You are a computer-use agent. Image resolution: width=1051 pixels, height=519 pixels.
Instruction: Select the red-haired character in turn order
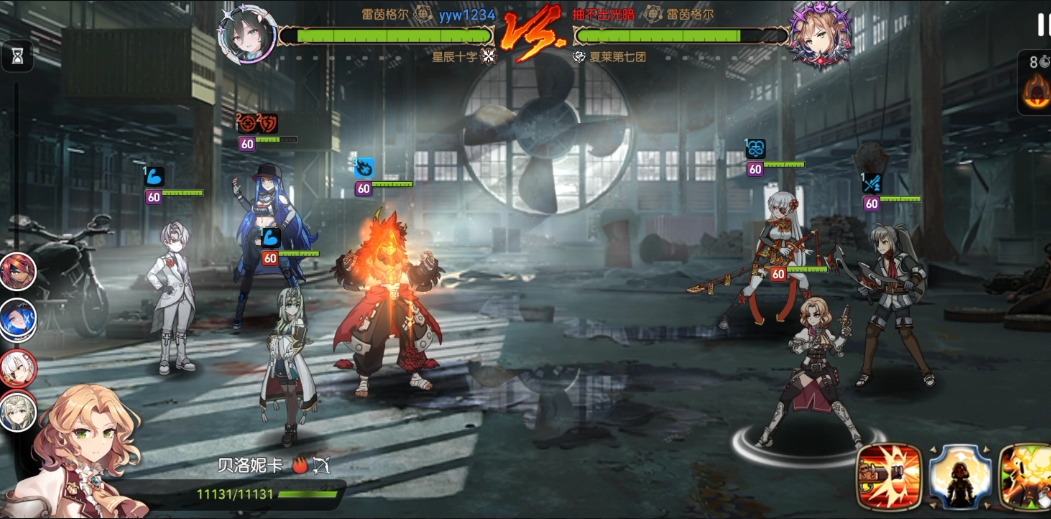pyautogui.click(x=18, y=272)
